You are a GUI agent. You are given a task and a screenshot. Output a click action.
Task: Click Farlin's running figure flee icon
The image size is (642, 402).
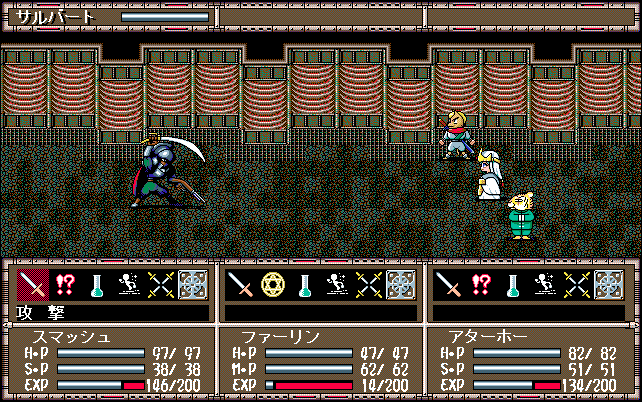(336, 286)
